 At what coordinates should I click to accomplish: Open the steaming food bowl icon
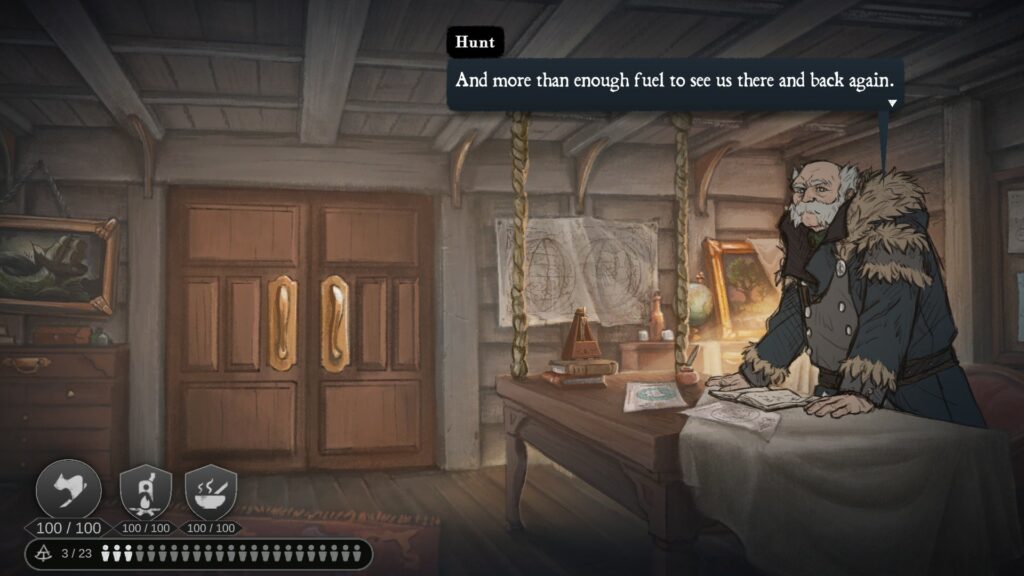coord(210,491)
